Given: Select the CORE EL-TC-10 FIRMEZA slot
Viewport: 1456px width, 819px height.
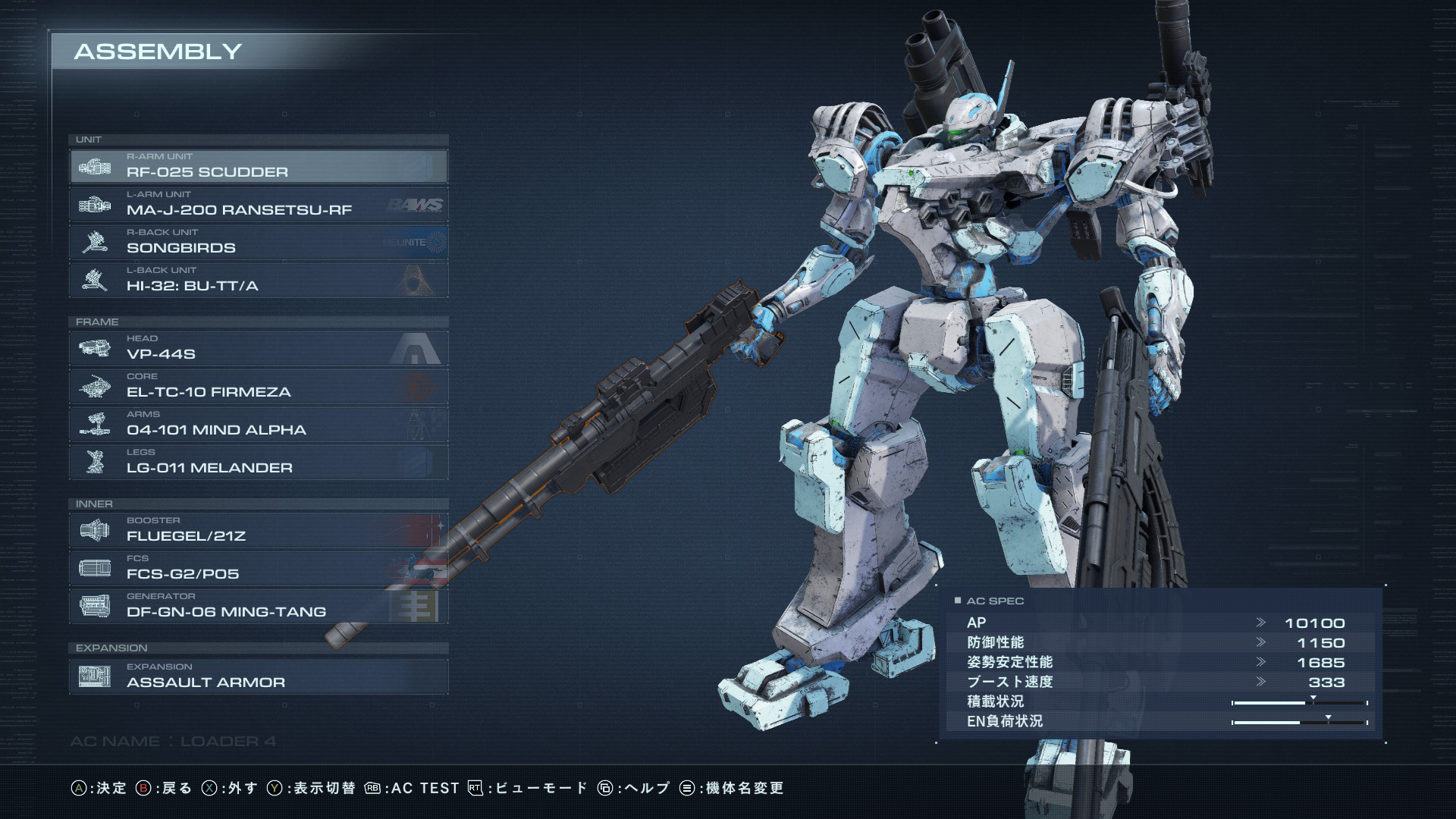Looking at the screenshot, I should click(258, 386).
